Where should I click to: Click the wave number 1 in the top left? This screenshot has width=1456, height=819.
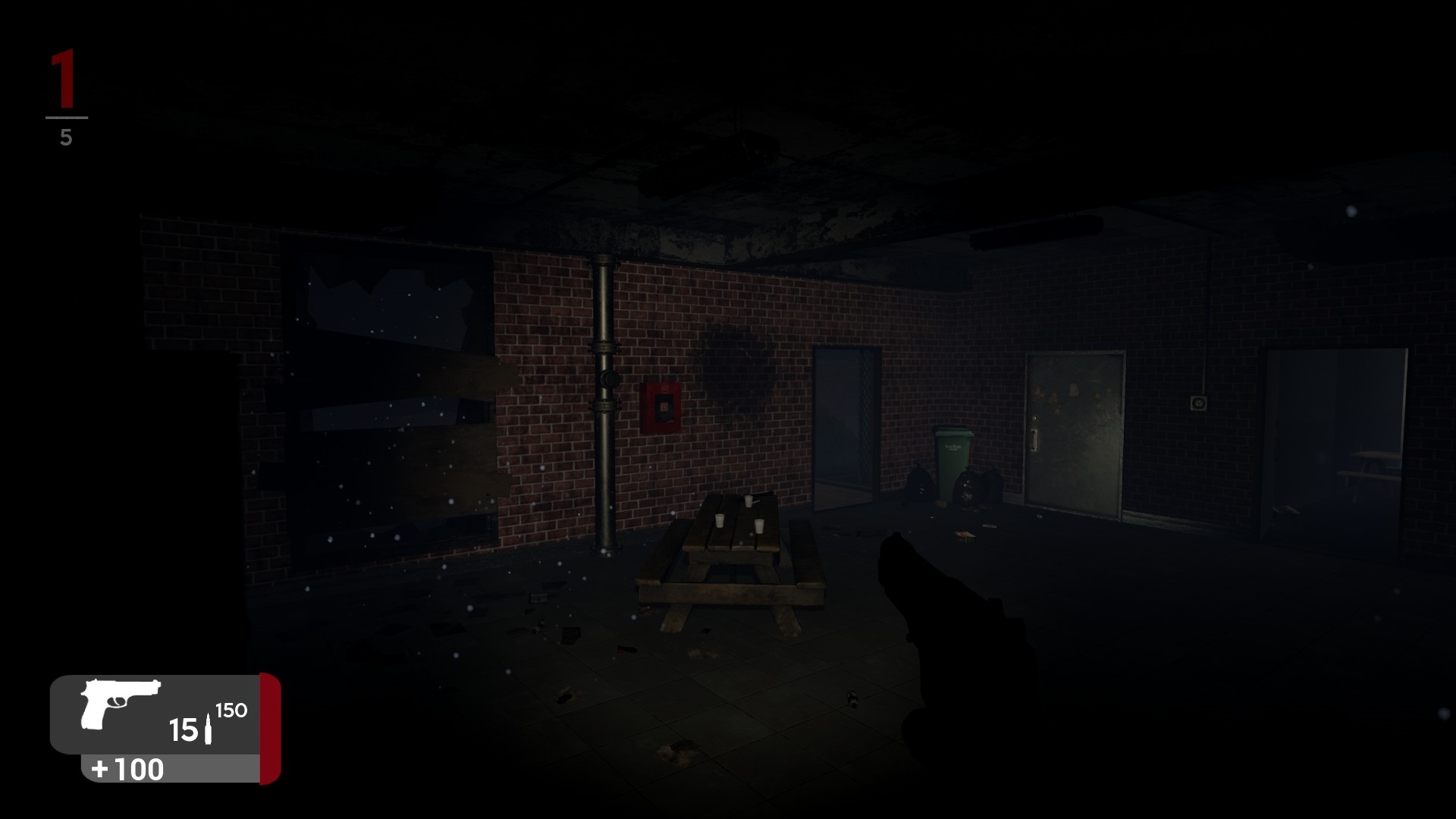64,80
